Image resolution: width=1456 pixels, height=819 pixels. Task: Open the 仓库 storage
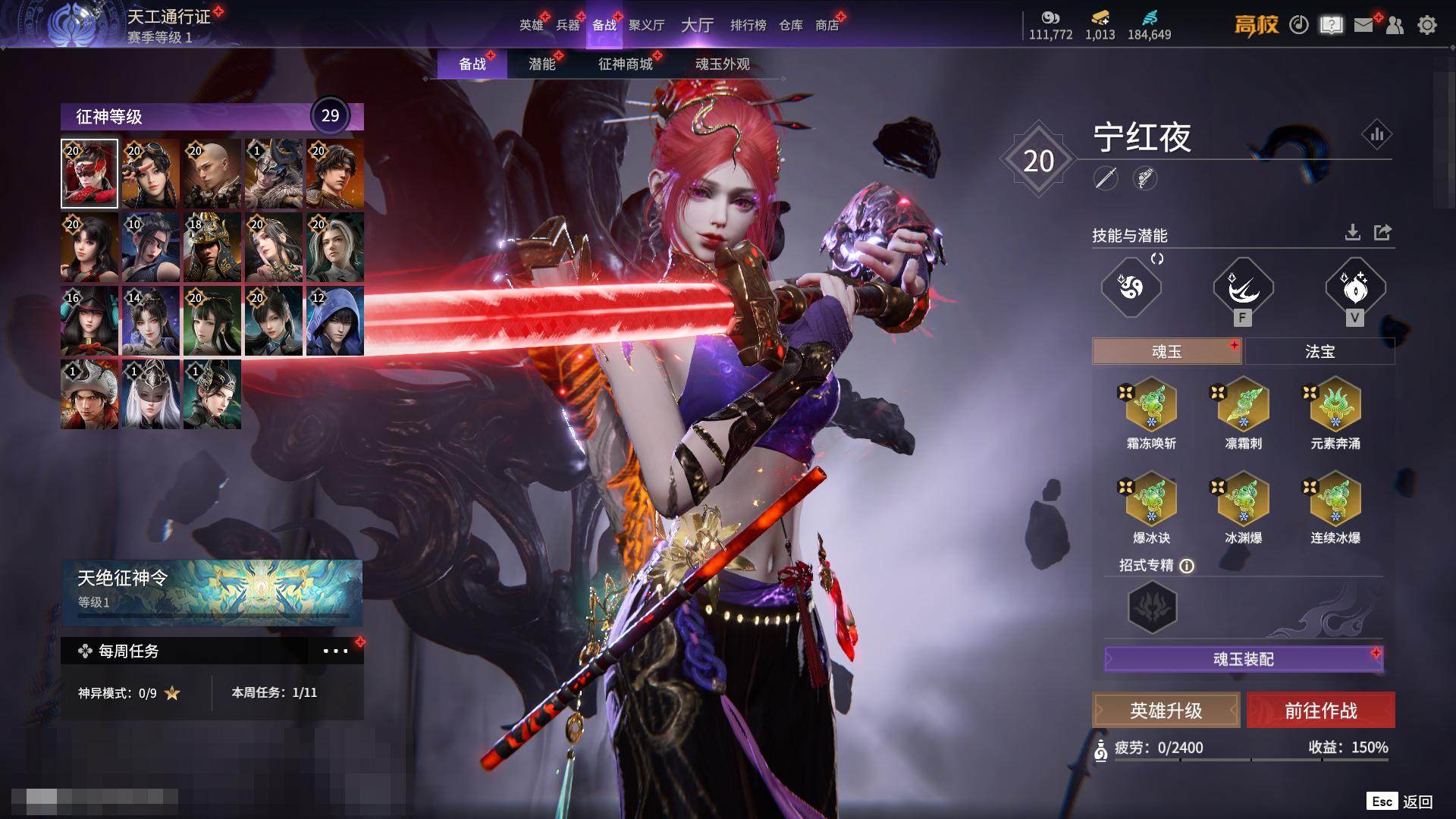coord(790,25)
